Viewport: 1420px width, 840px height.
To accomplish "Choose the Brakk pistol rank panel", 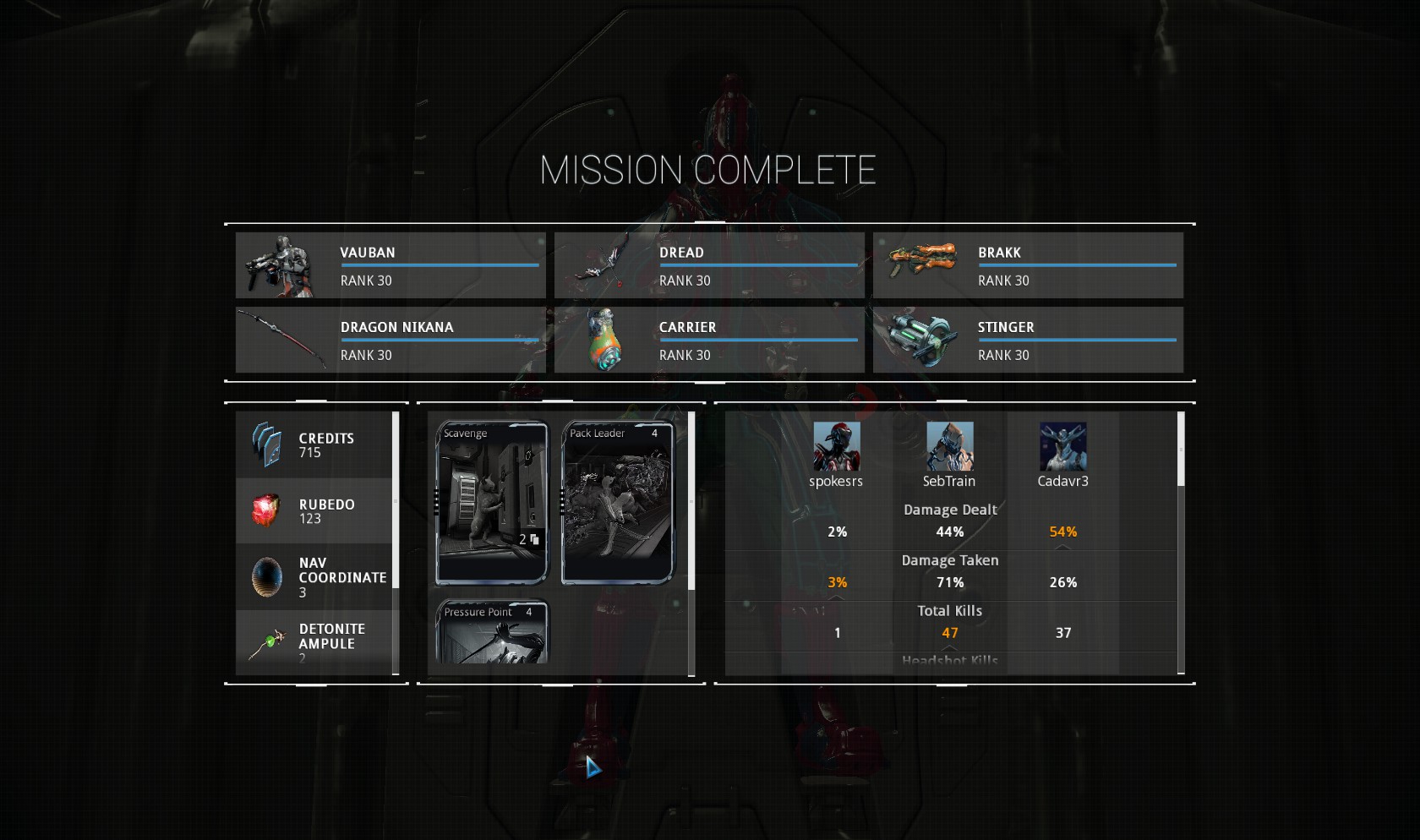I will click(x=1028, y=265).
